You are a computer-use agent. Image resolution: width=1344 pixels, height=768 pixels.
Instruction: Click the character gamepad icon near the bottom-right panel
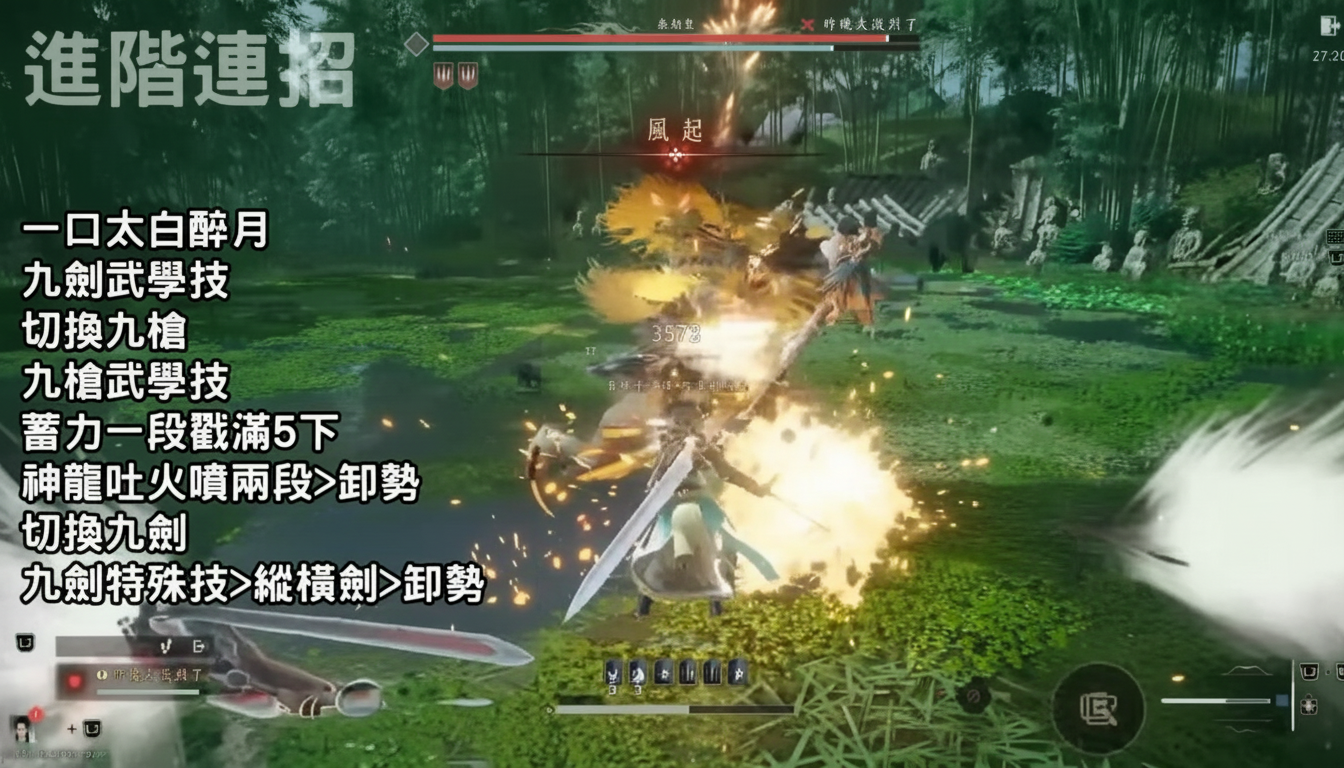[x=1309, y=706]
